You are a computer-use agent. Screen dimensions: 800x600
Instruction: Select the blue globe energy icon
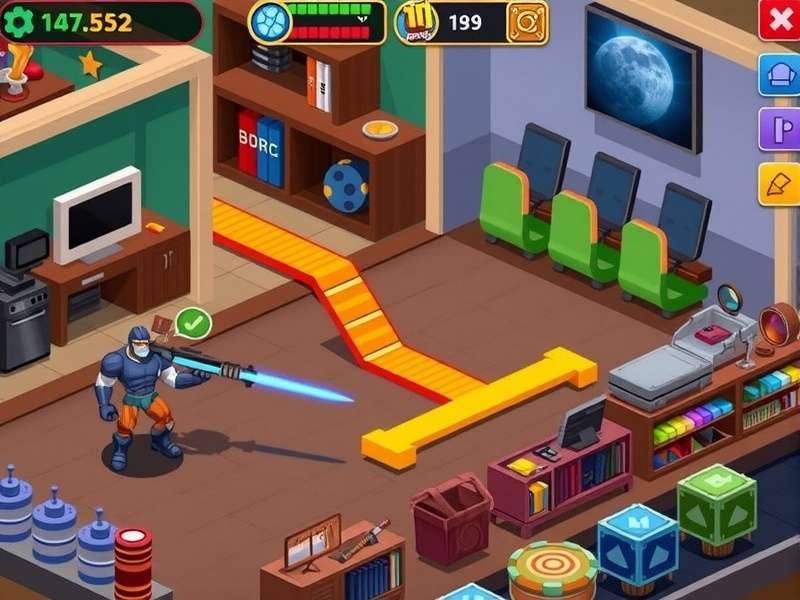[x=269, y=21]
